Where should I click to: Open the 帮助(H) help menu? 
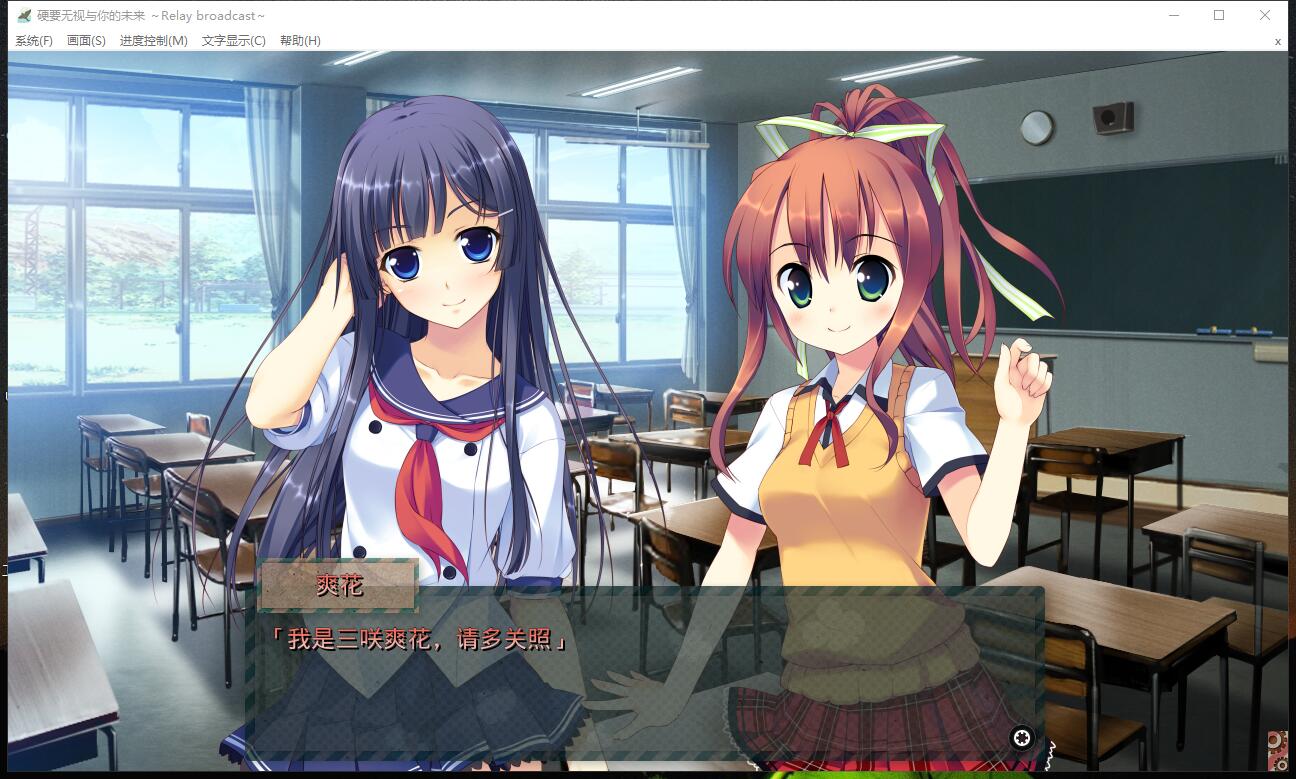[300, 41]
